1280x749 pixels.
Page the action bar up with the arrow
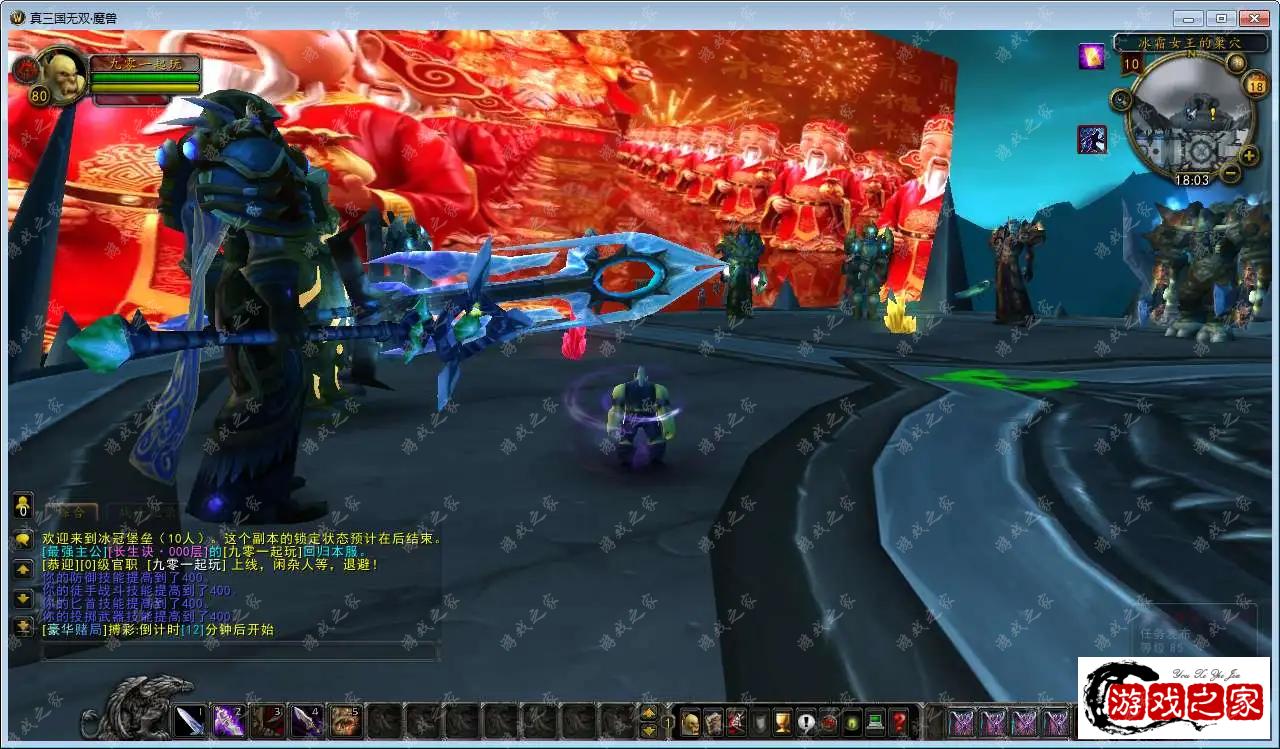[648, 712]
